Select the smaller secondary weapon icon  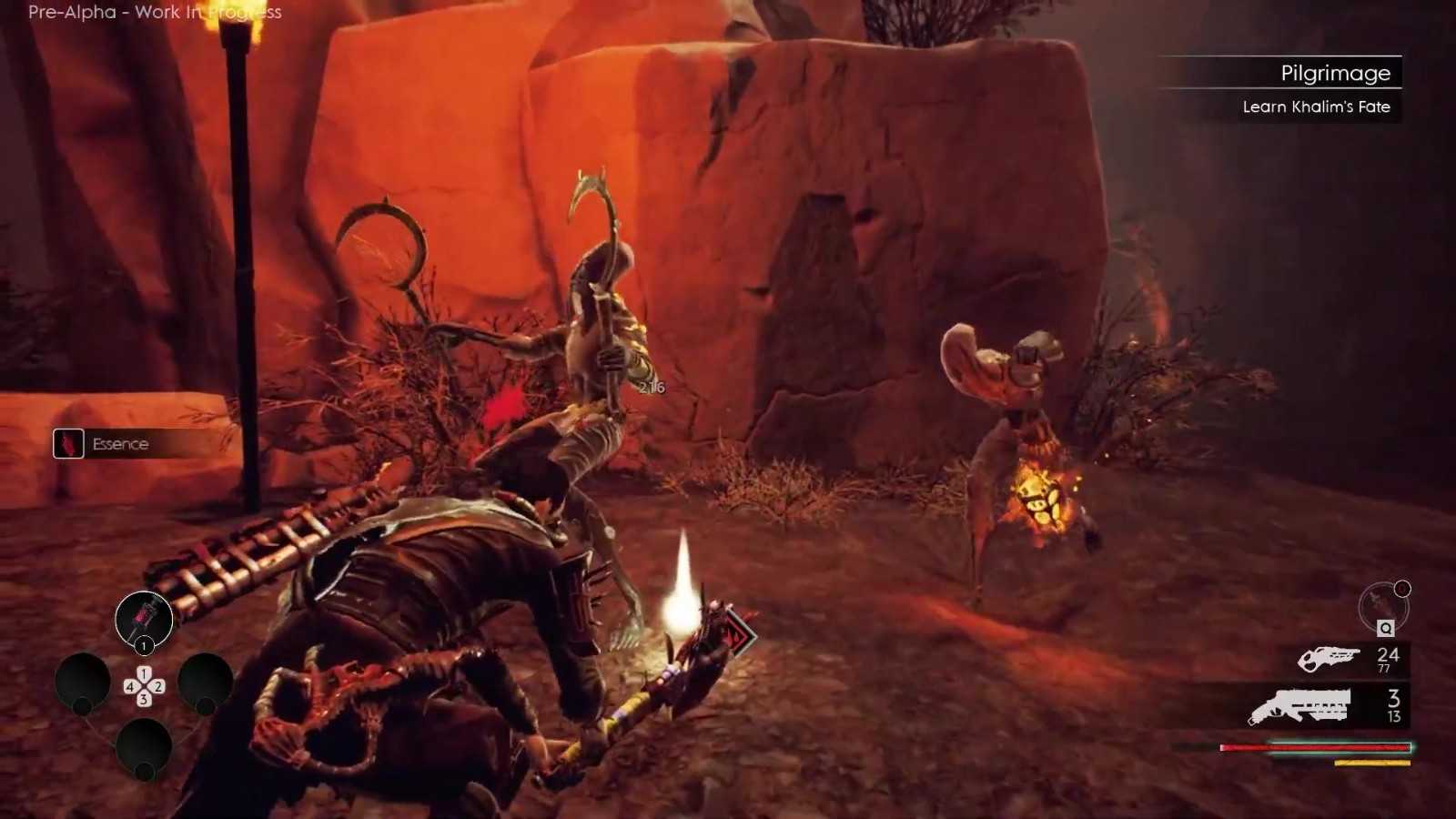point(1328,658)
